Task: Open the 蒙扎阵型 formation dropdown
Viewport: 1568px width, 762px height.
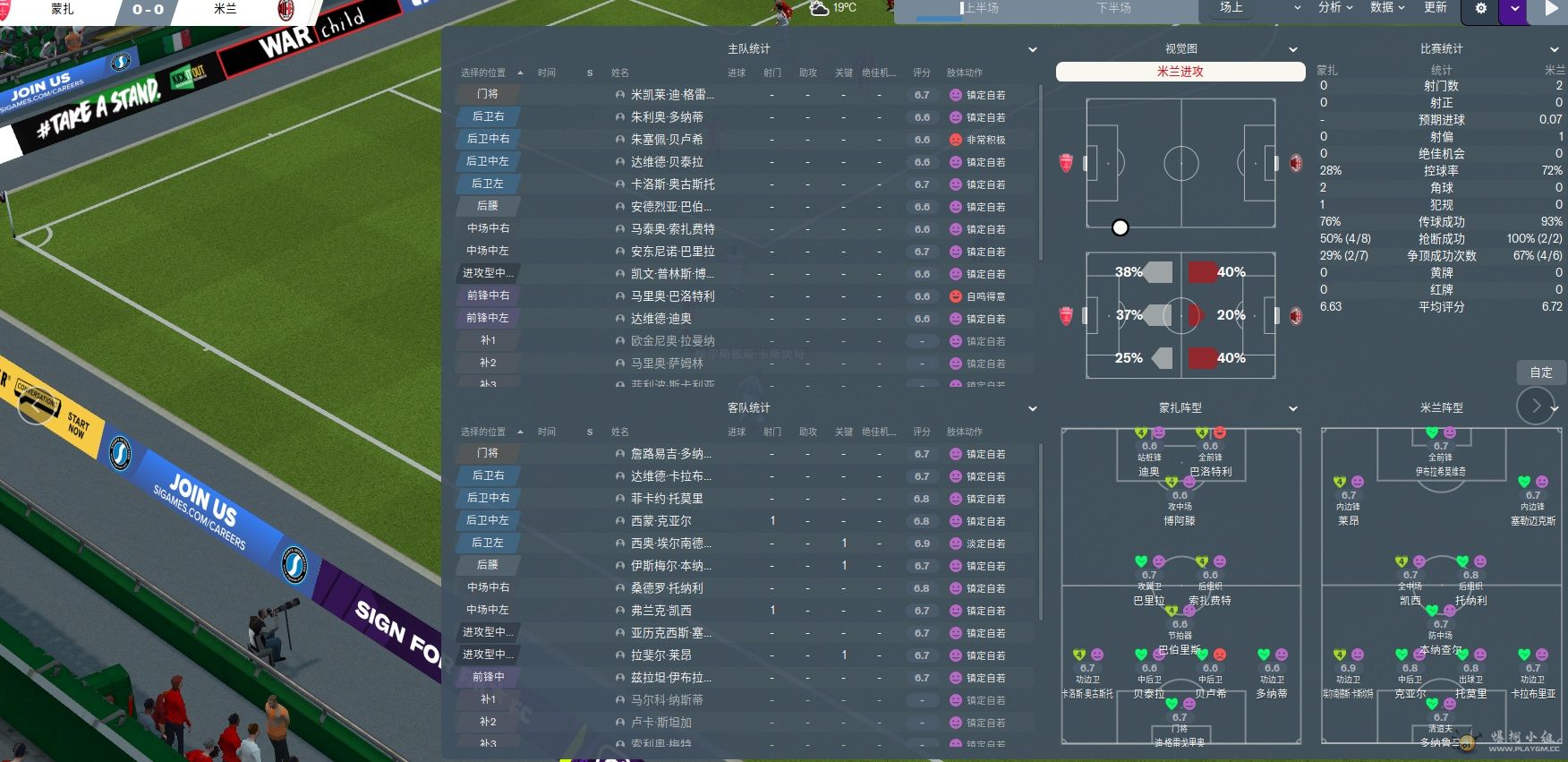Action: pos(1293,409)
